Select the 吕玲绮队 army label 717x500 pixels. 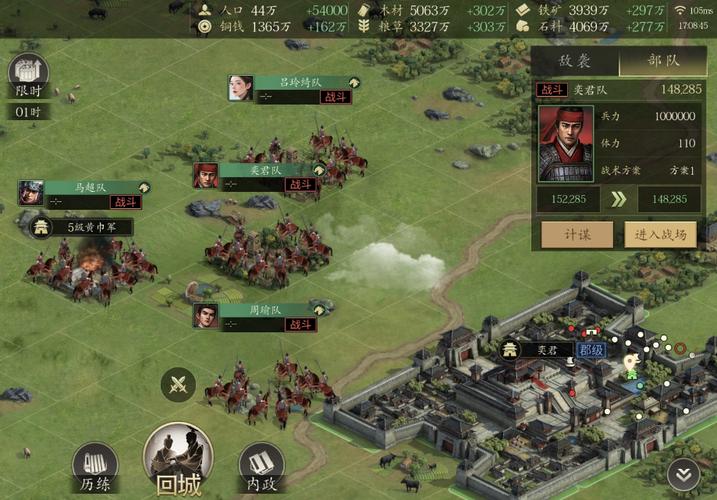point(305,82)
